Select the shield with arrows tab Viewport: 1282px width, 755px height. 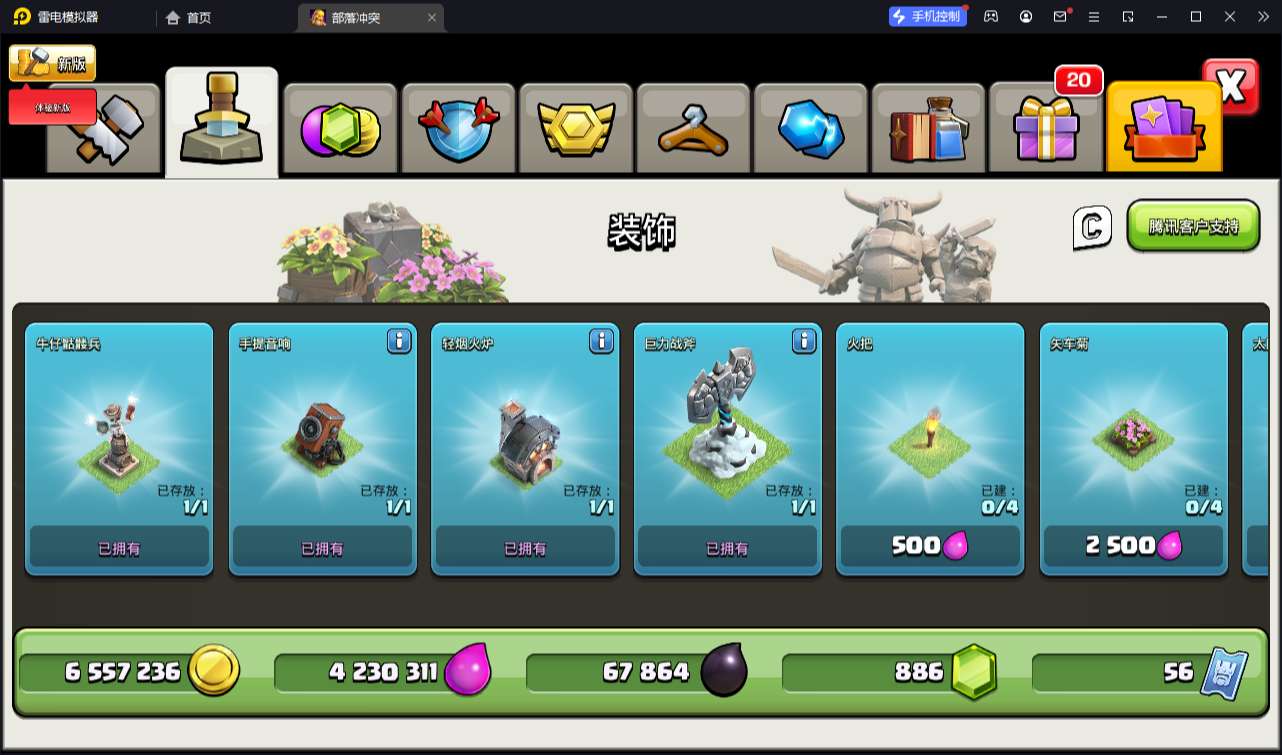[457, 130]
